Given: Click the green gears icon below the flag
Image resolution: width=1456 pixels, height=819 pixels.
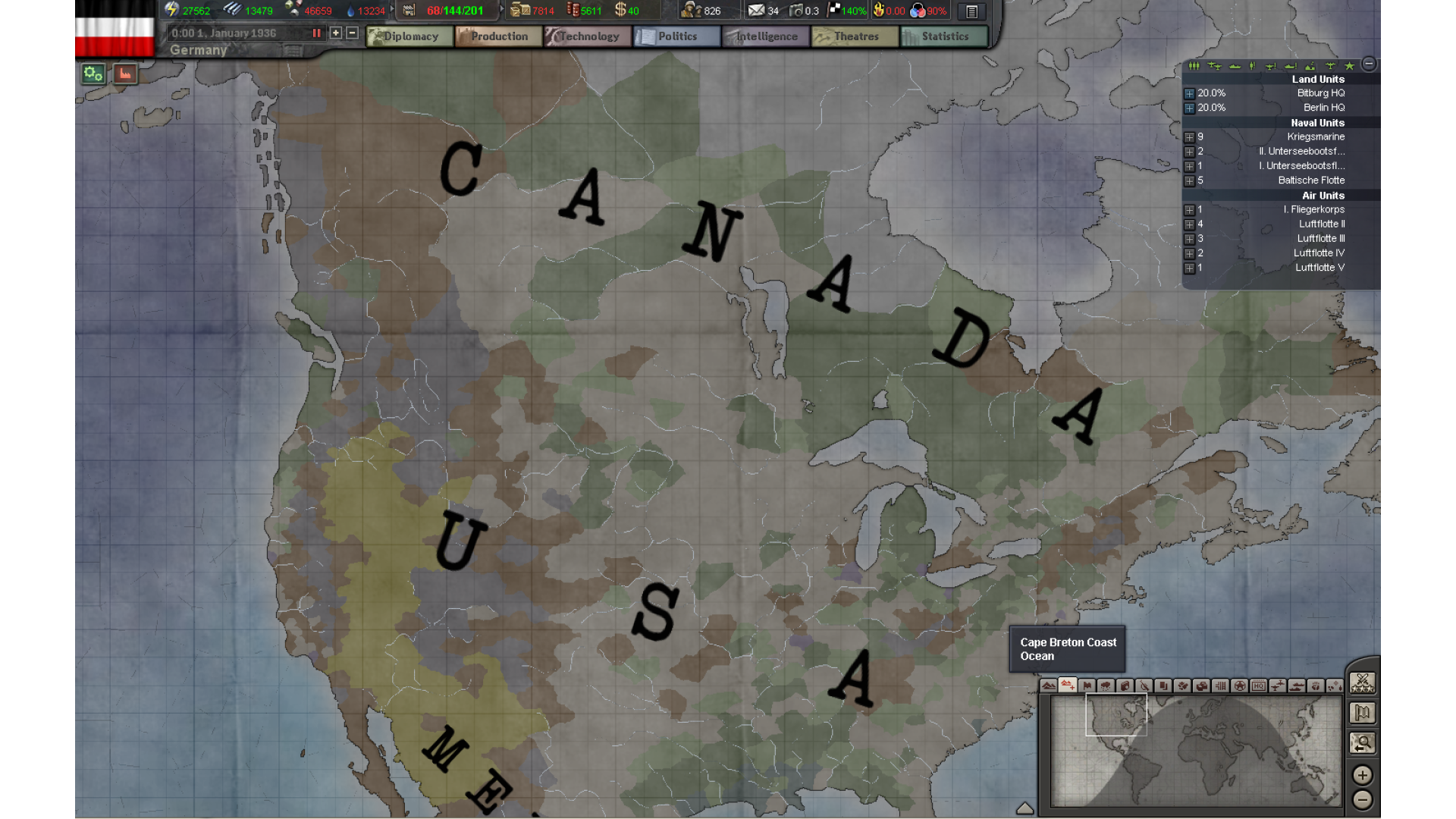Looking at the screenshot, I should 93,74.
